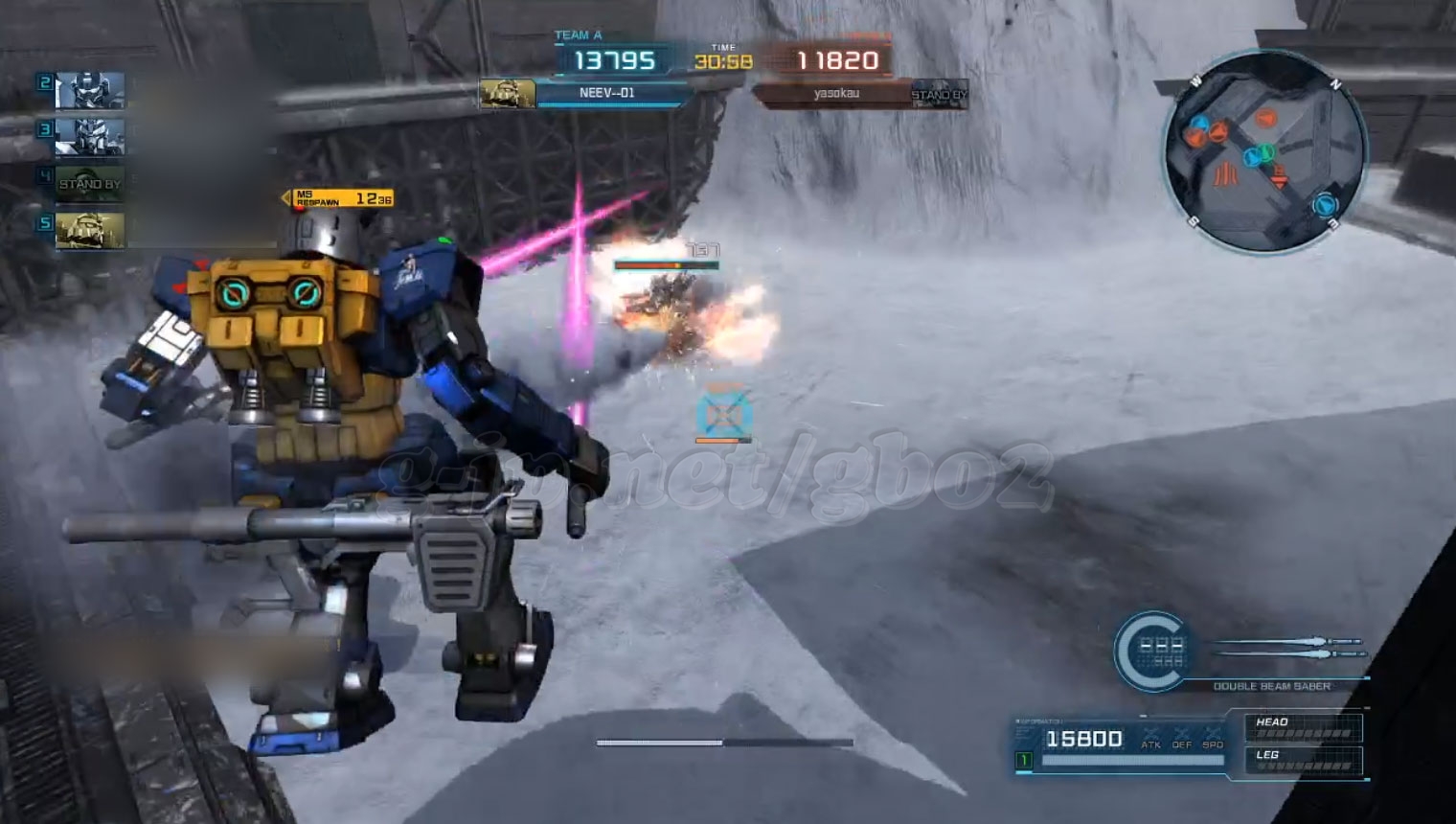This screenshot has width=1456, height=824.
Task: Select teammate 5's yellow mobile suit portrait
Action: (90, 230)
